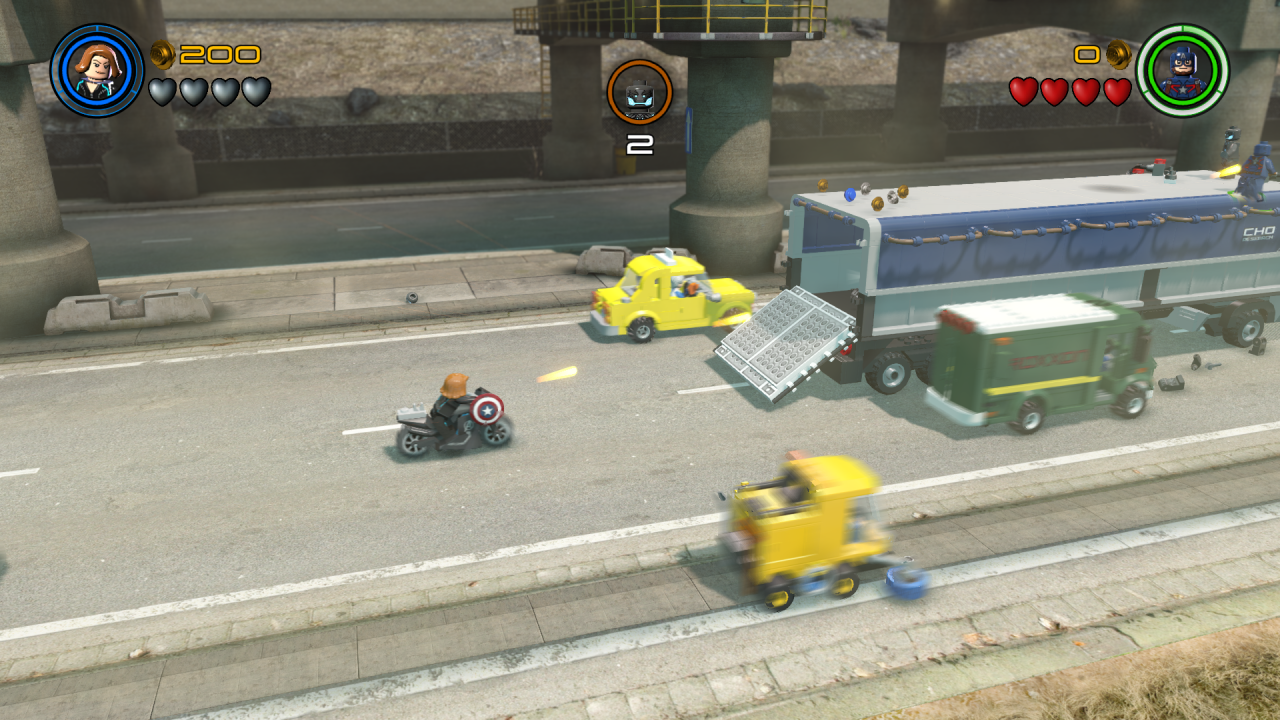Select Captain America's player two portrait

click(x=1182, y=70)
